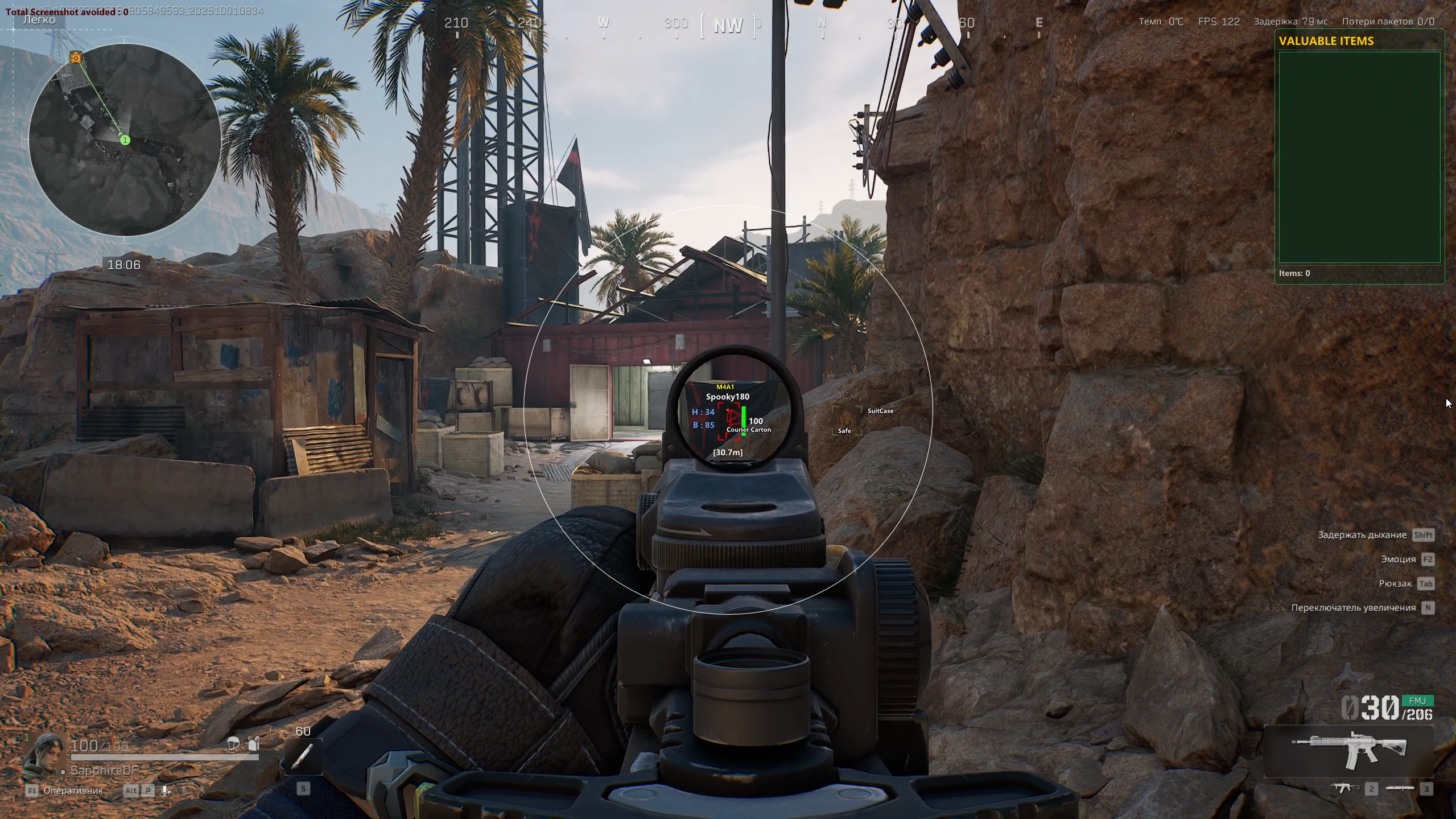Select the equipped M4A1 rifle slot
The height and width of the screenshot is (819, 1456).
(1349, 751)
